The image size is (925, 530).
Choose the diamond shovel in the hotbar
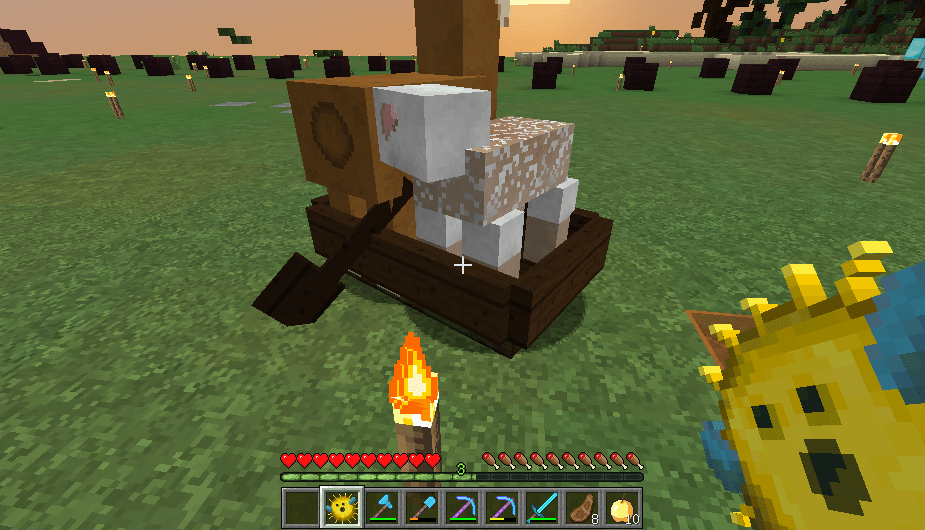pos(422,508)
